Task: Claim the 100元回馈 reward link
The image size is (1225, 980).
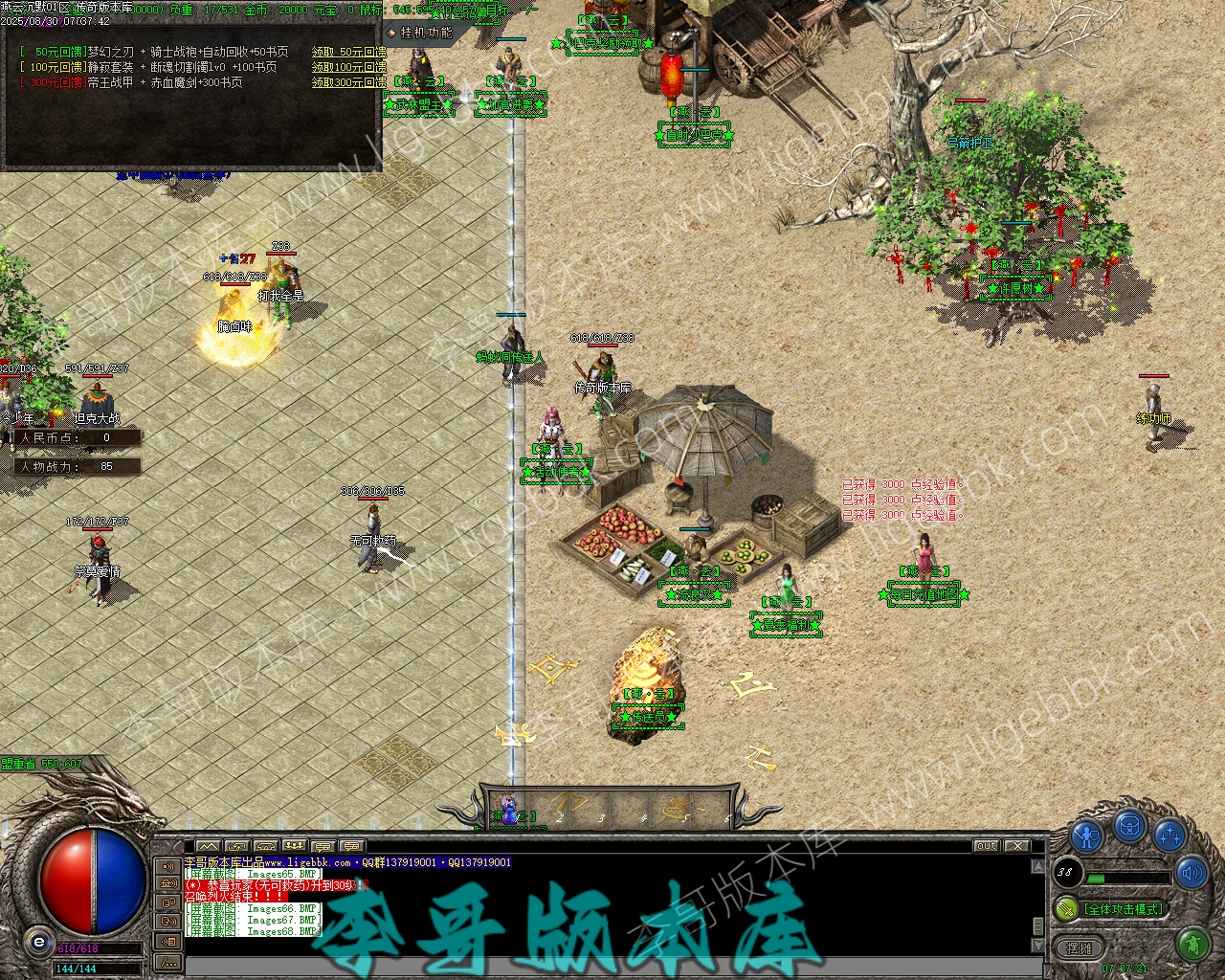Action: (348, 67)
